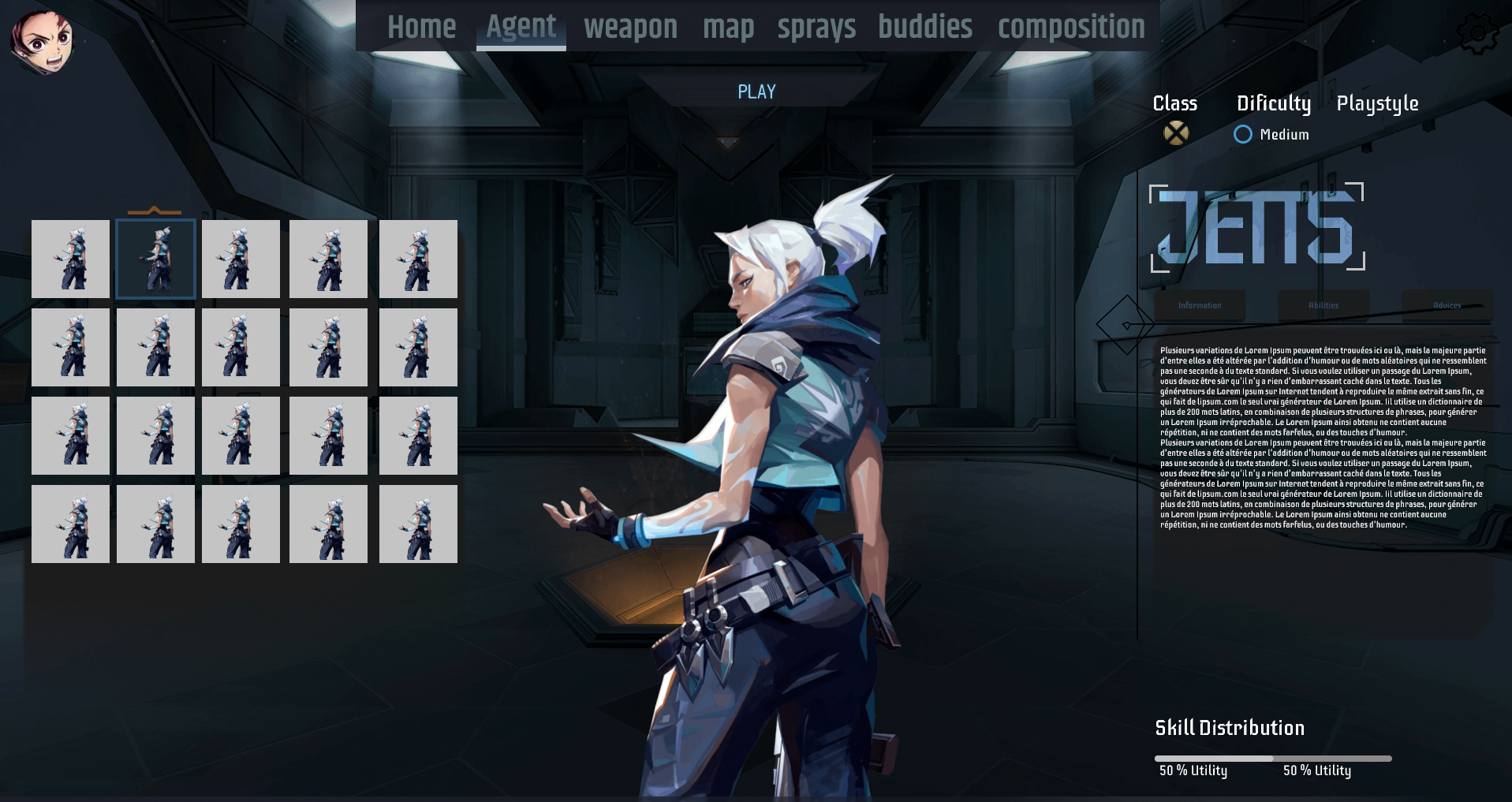Switch to the Abilities section
Viewport: 1512px width, 802px height.
point(1323,305)
